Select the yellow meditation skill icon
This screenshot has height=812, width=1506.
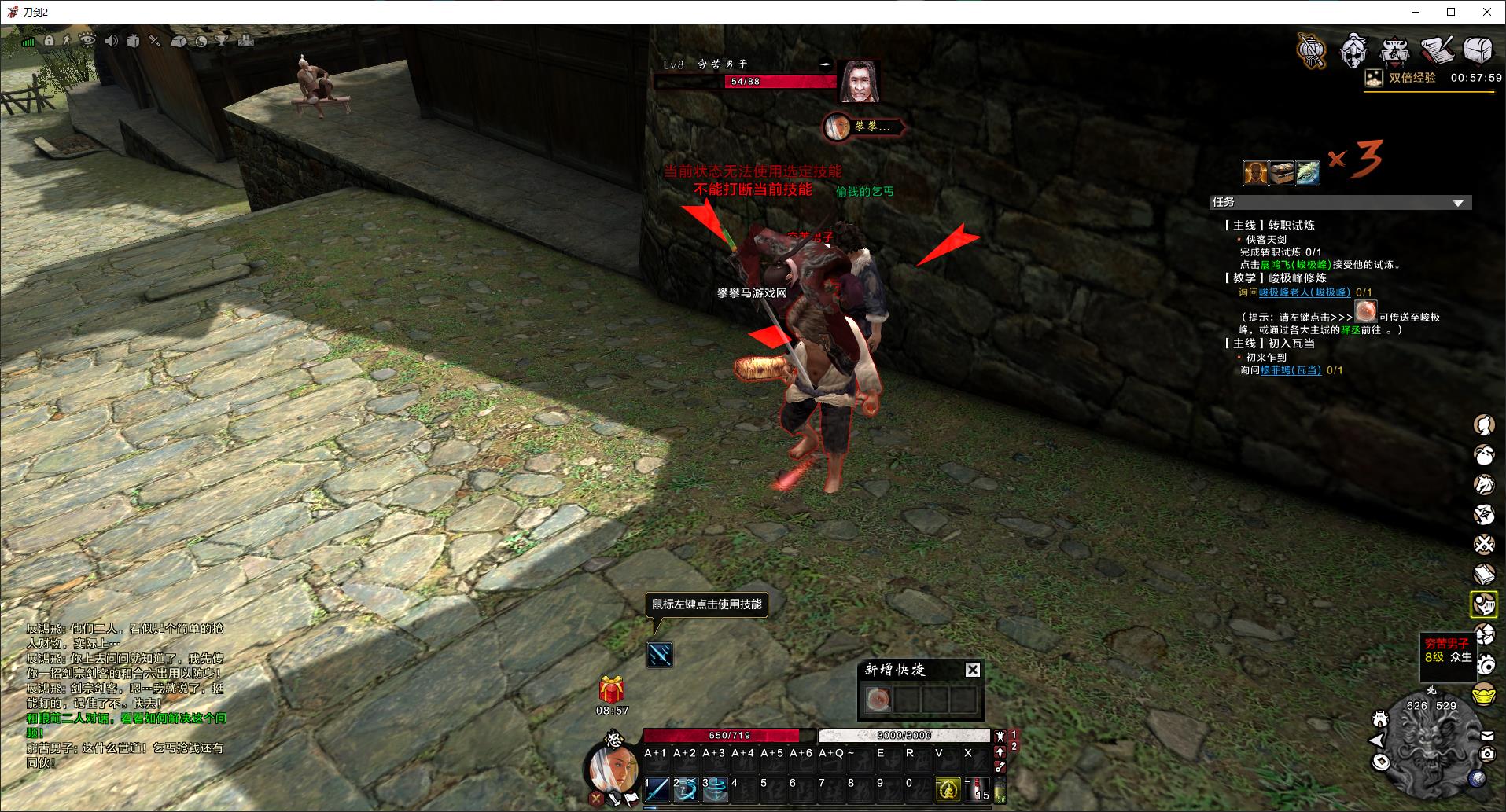(948, 788)
